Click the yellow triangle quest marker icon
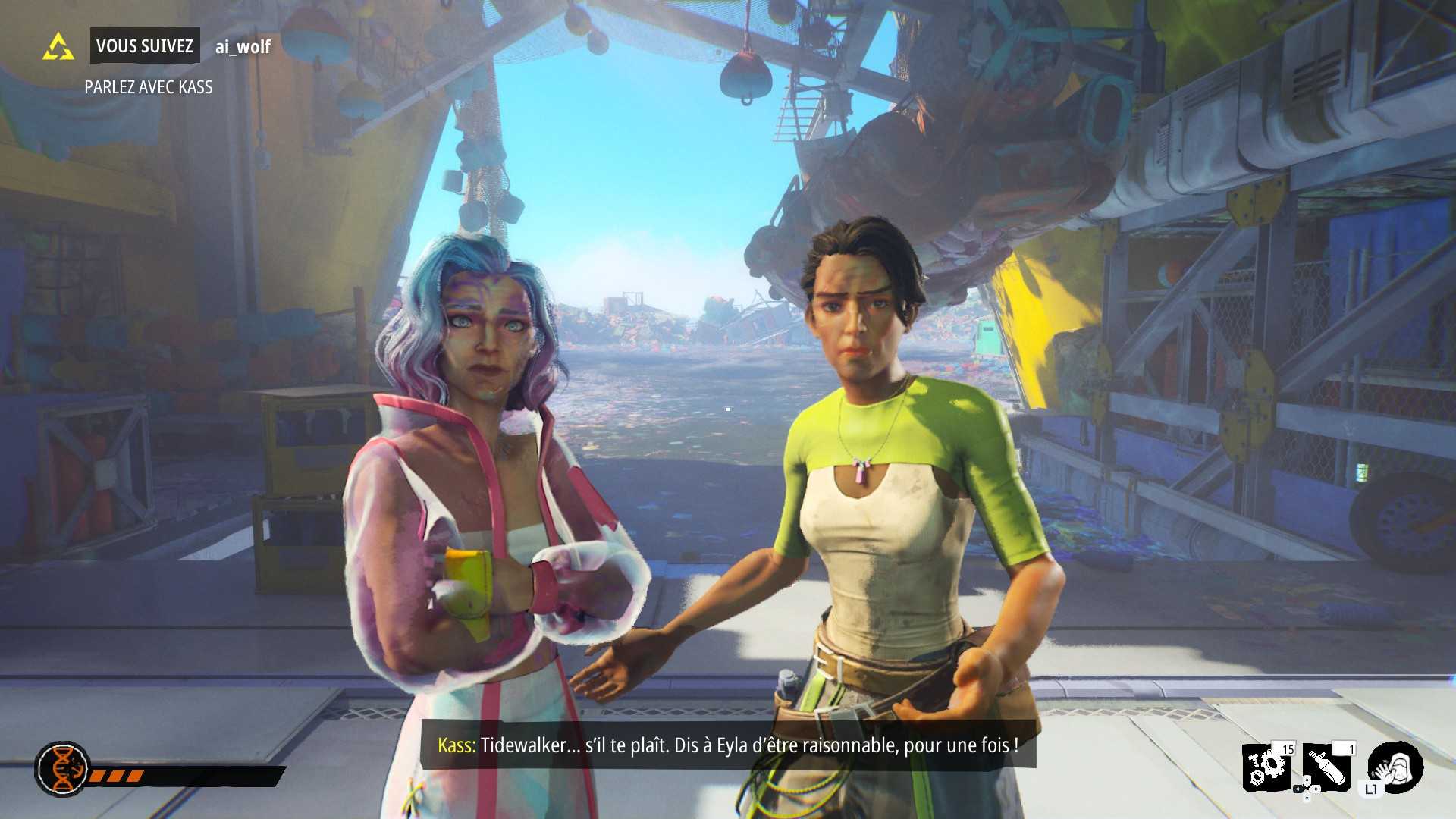The image size is (1456, 819). (58, 47)
